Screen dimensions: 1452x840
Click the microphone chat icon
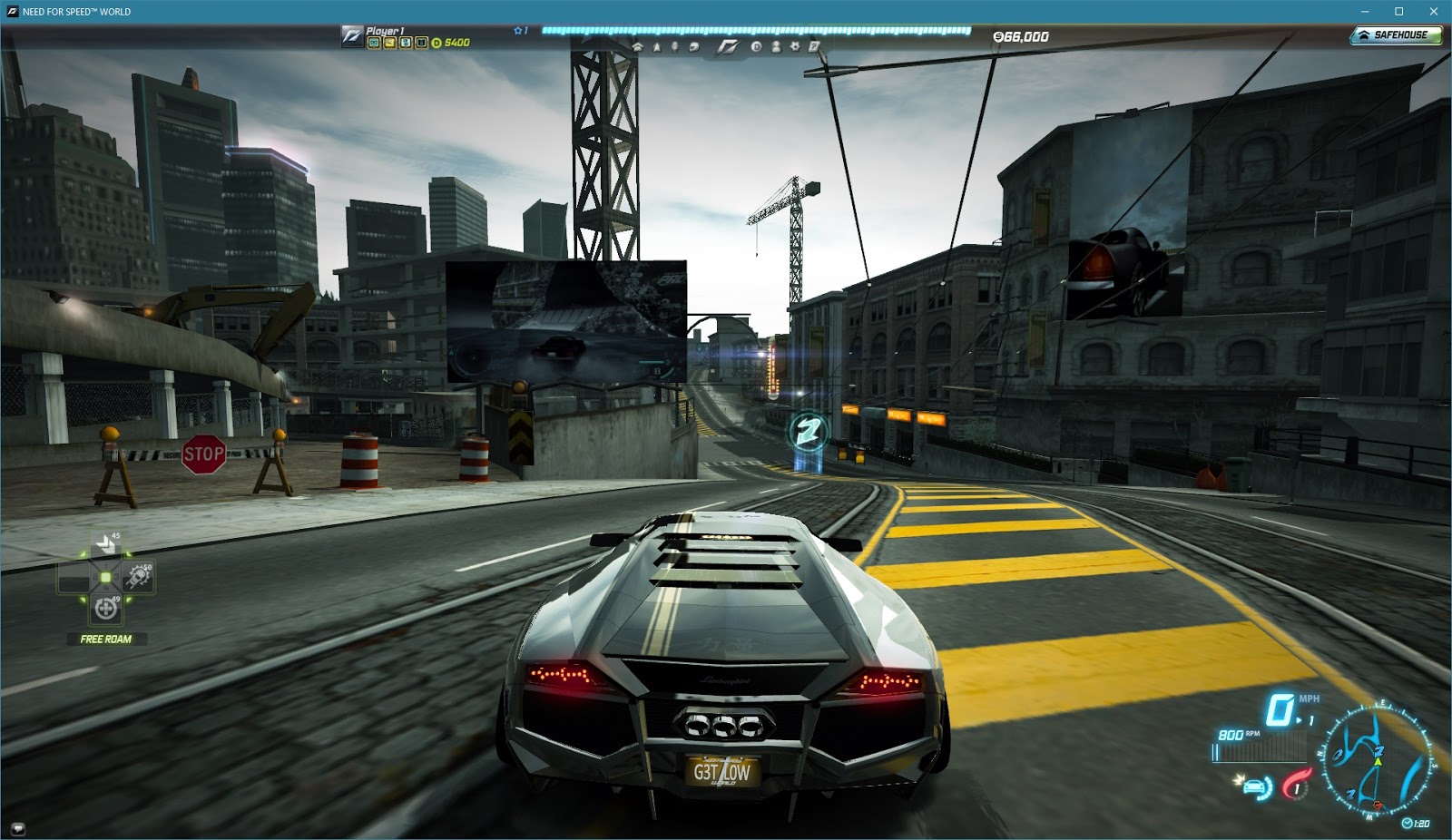click(x=677, y=47)
